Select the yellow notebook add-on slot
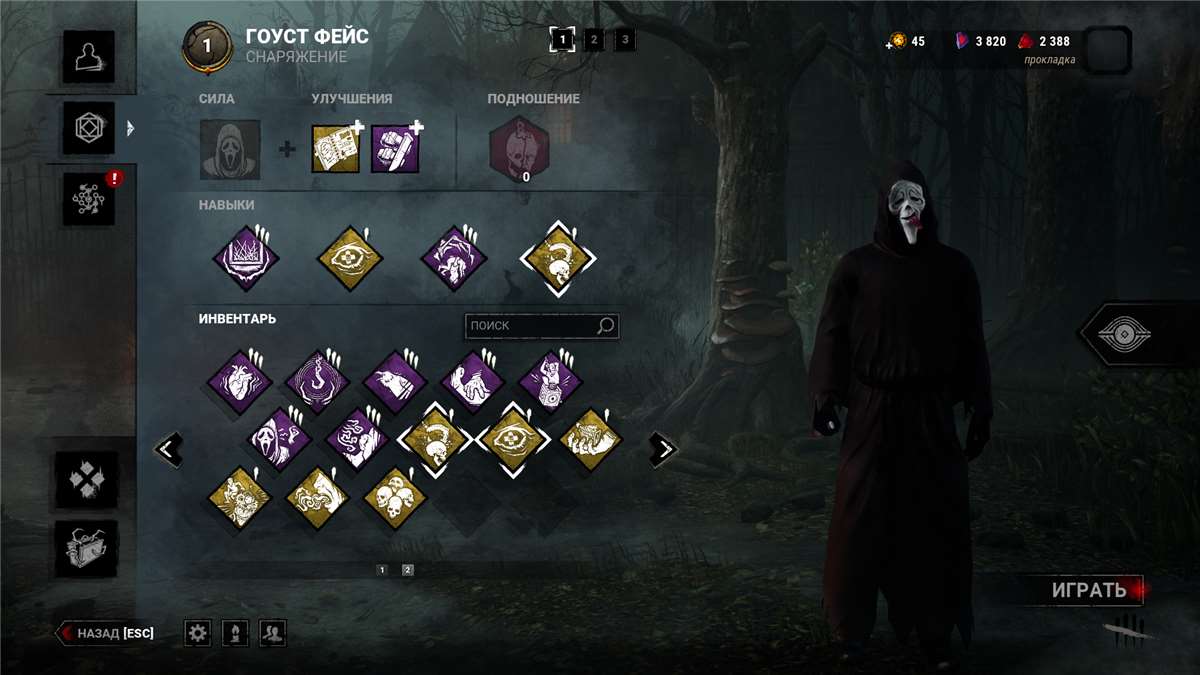 point(335,149)
